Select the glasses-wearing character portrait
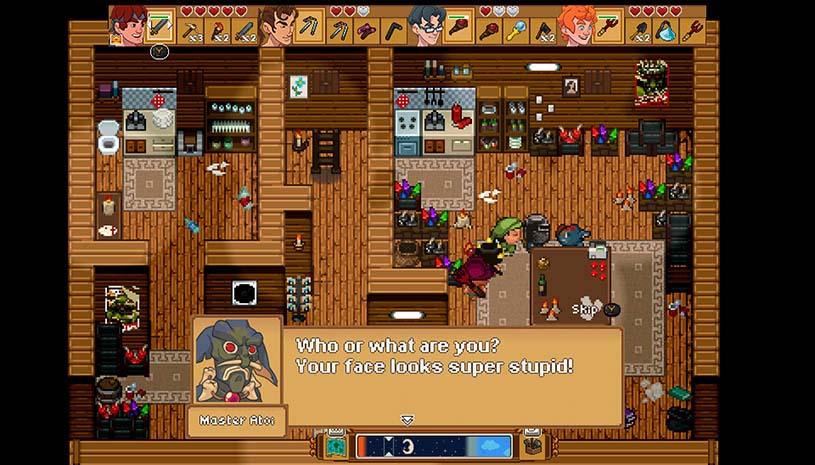Viewport: 815px width, 465px height. point(425,25)
